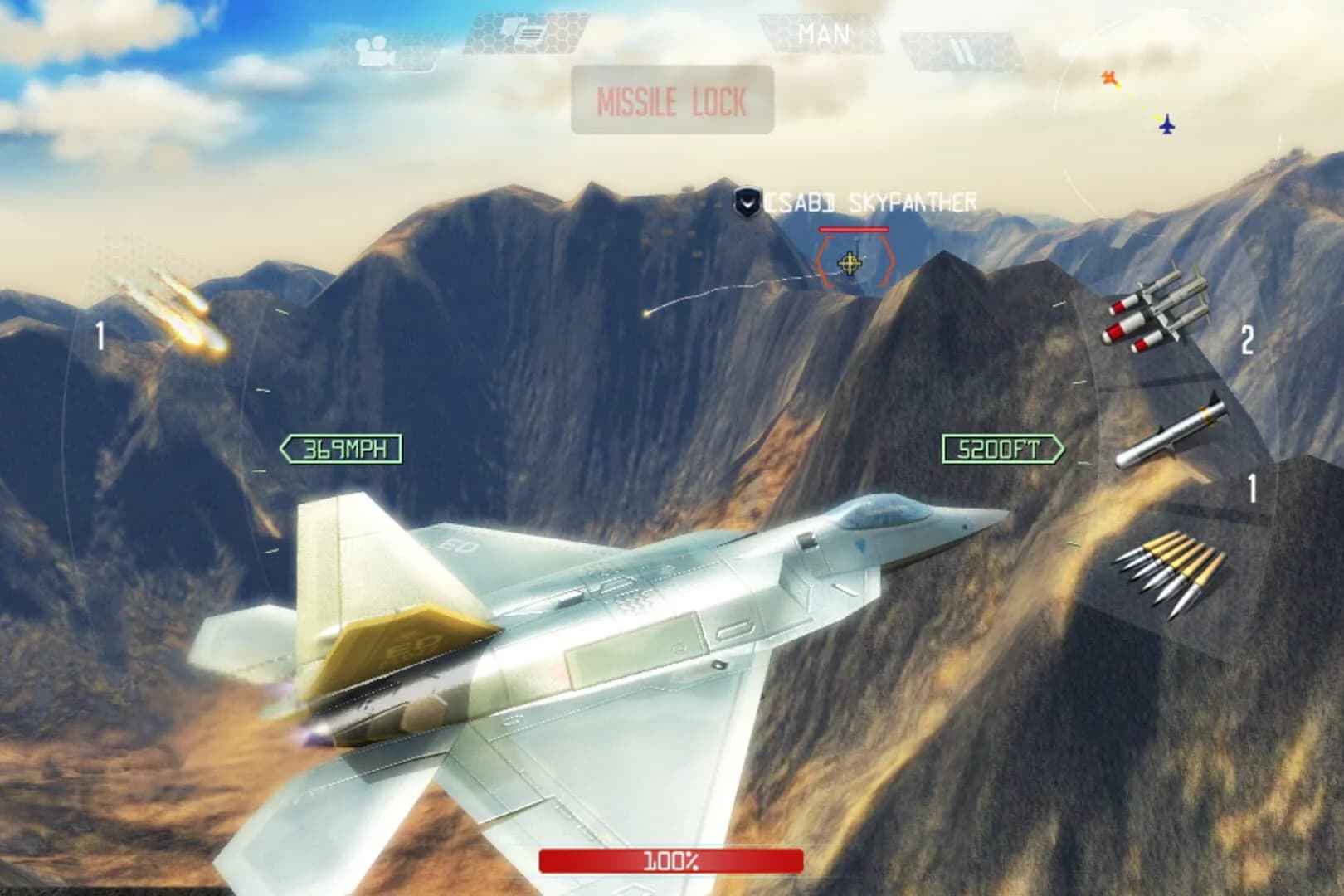
Task: Open the chat message icon
Action: coord(520,32)
